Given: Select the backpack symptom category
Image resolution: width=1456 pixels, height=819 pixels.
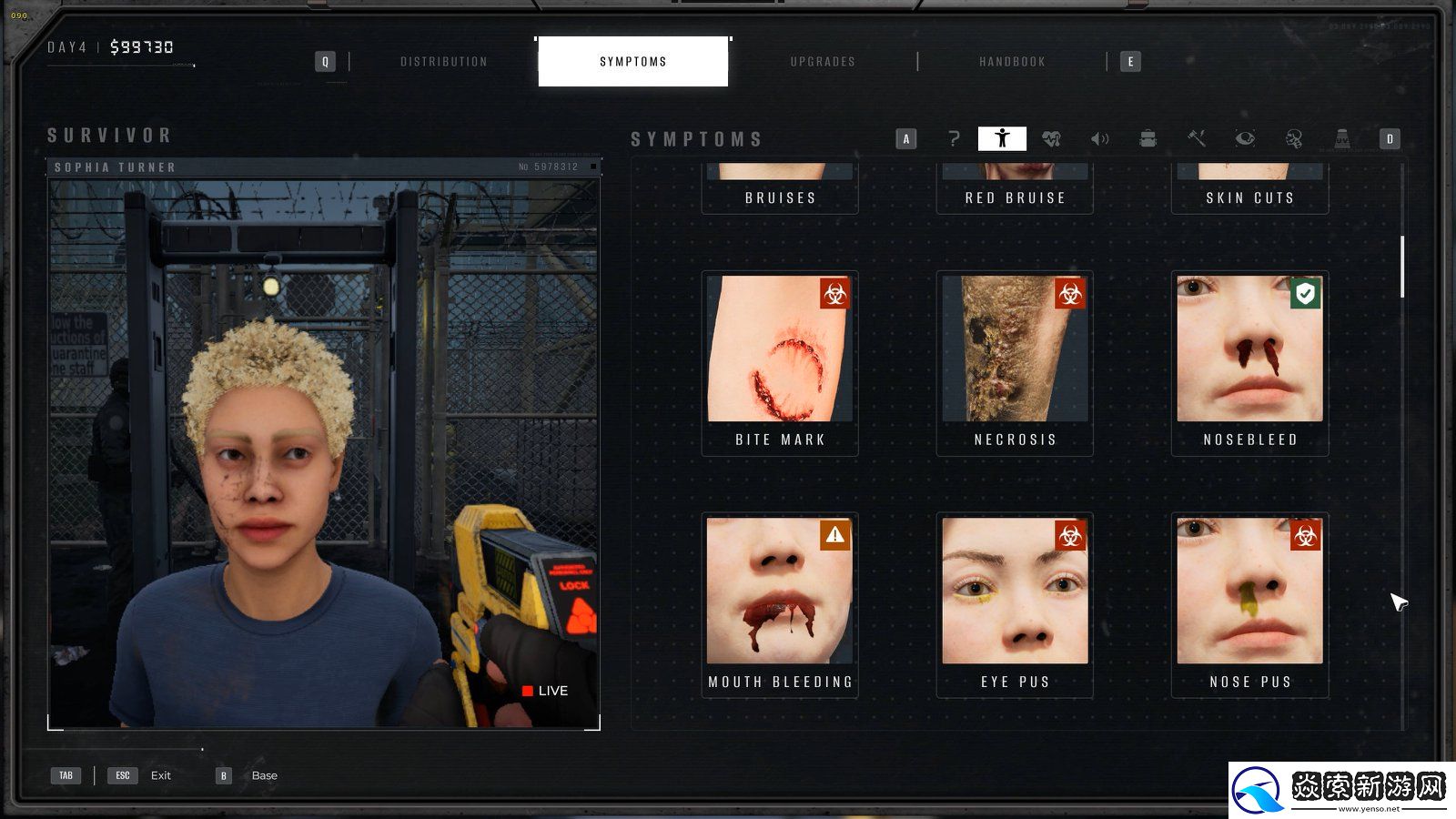Looking at the screenshot, I should (x=1148, y=138).
